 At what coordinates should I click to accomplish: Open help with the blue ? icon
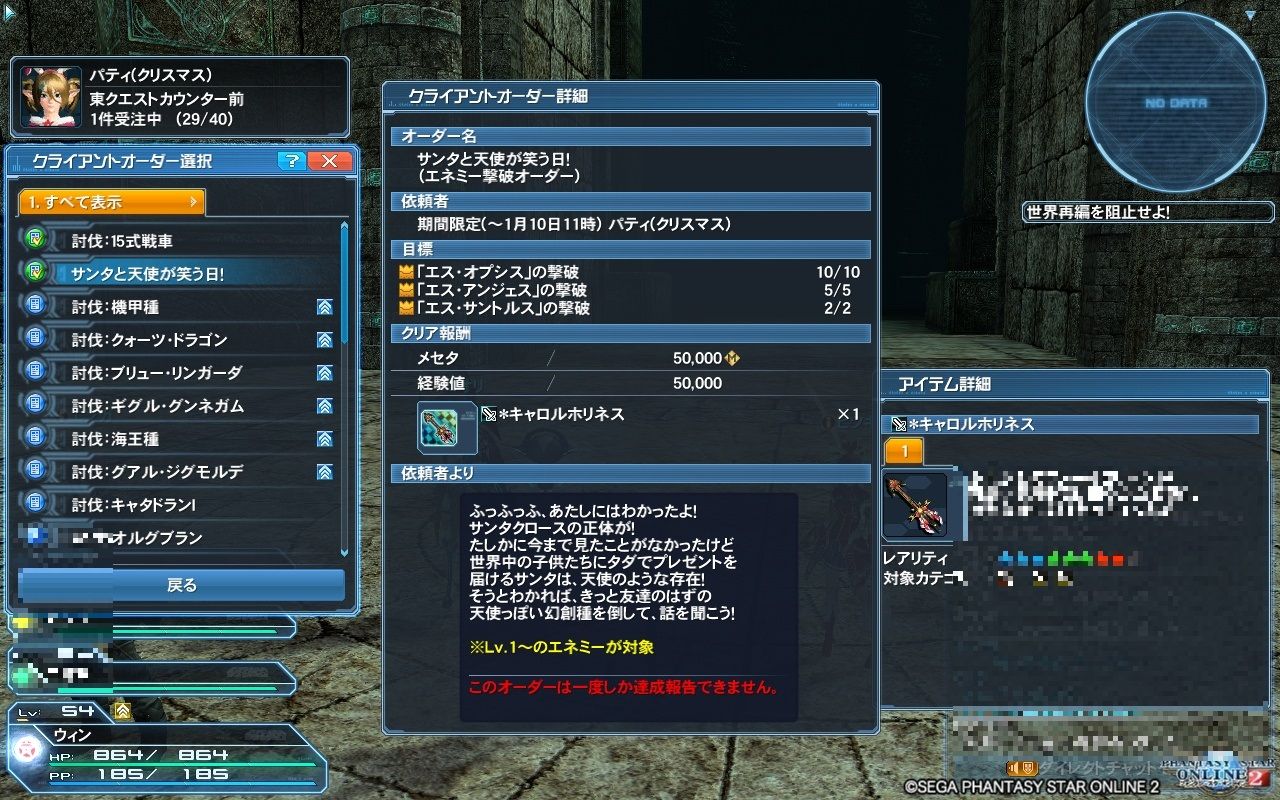(291, 161)
